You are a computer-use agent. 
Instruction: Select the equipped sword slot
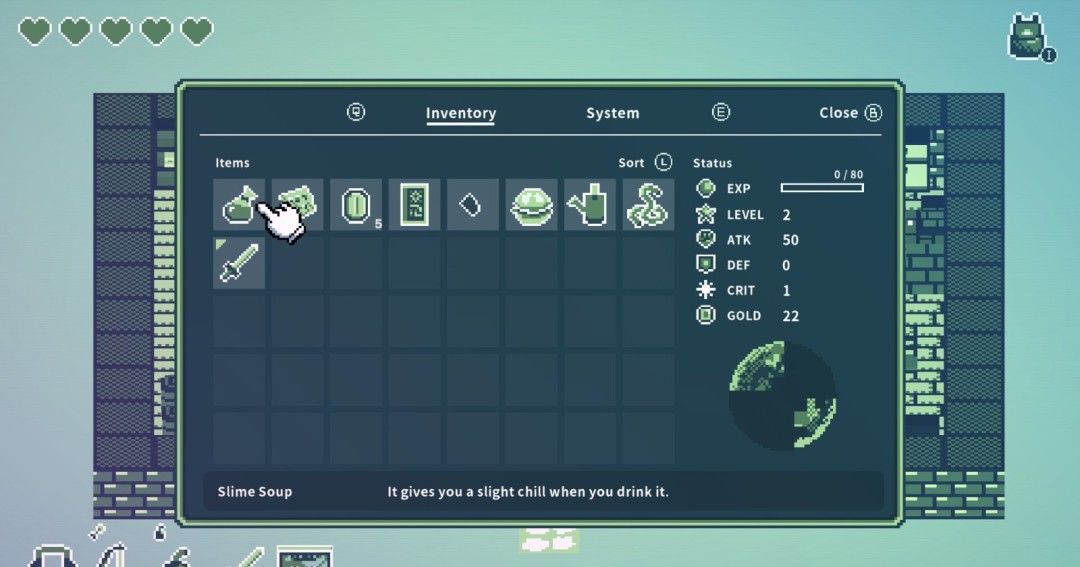(239, 263)
